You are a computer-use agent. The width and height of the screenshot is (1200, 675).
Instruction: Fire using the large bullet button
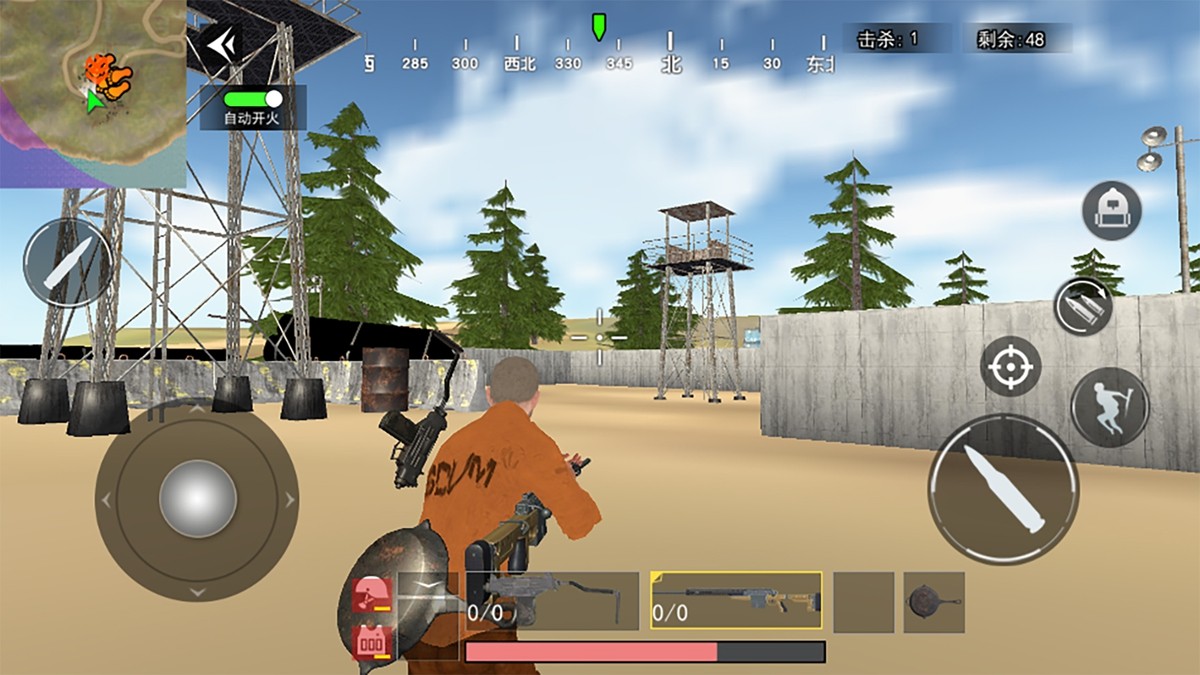[1003, 489]
